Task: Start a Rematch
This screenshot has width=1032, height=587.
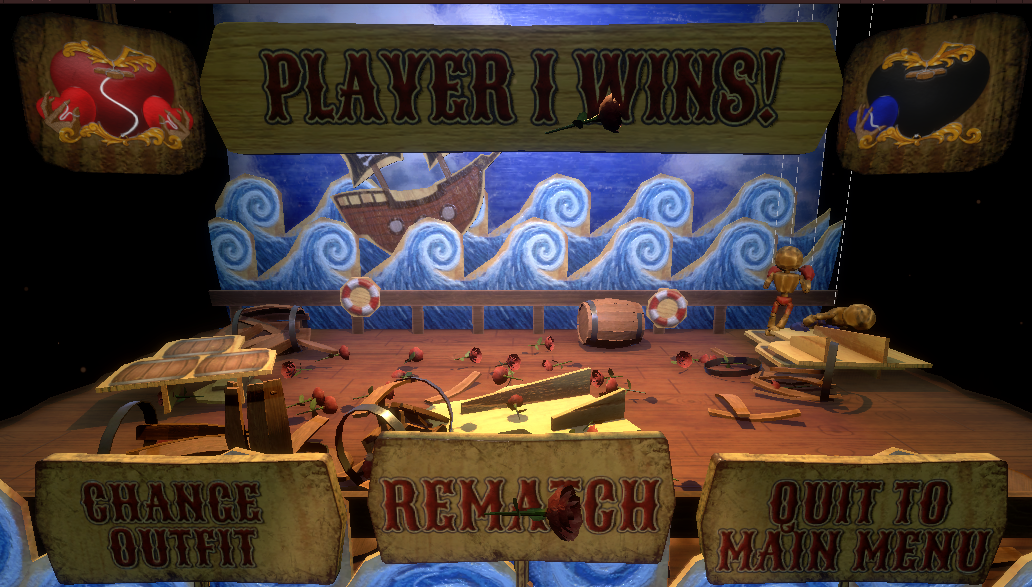Action: (x=520, y=503)
